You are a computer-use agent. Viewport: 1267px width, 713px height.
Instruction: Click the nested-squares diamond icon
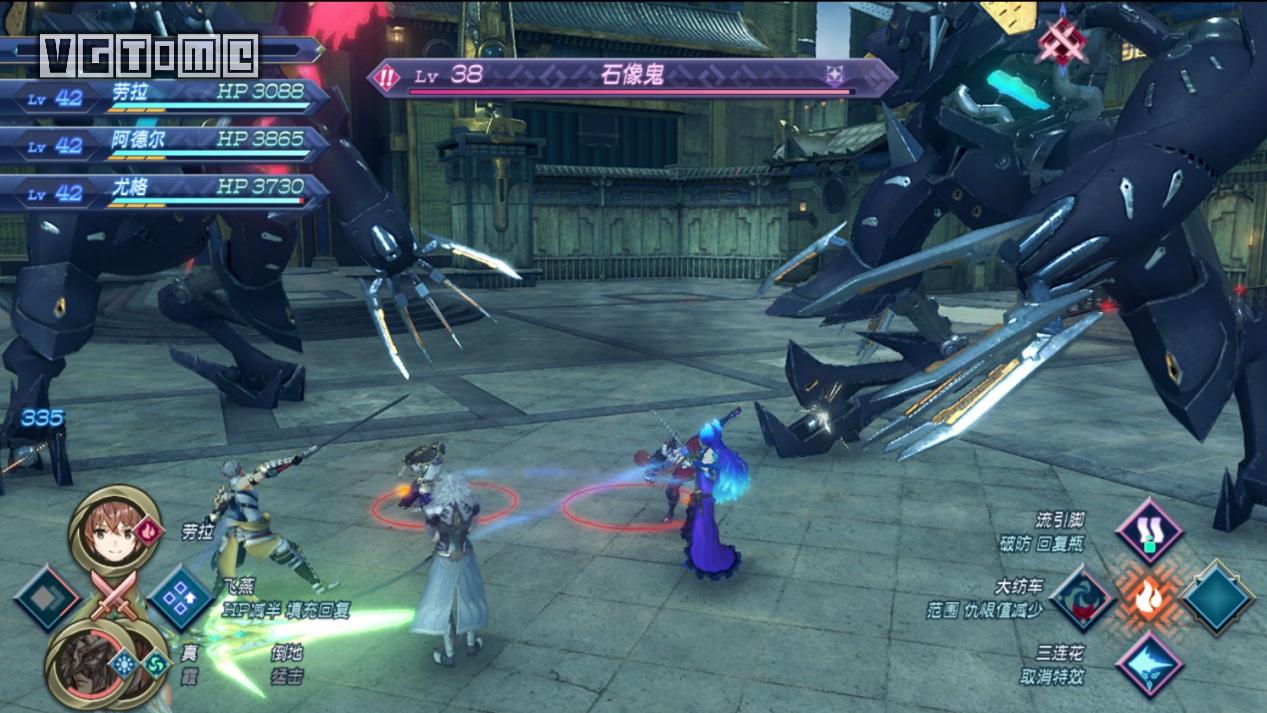(46, 598)
